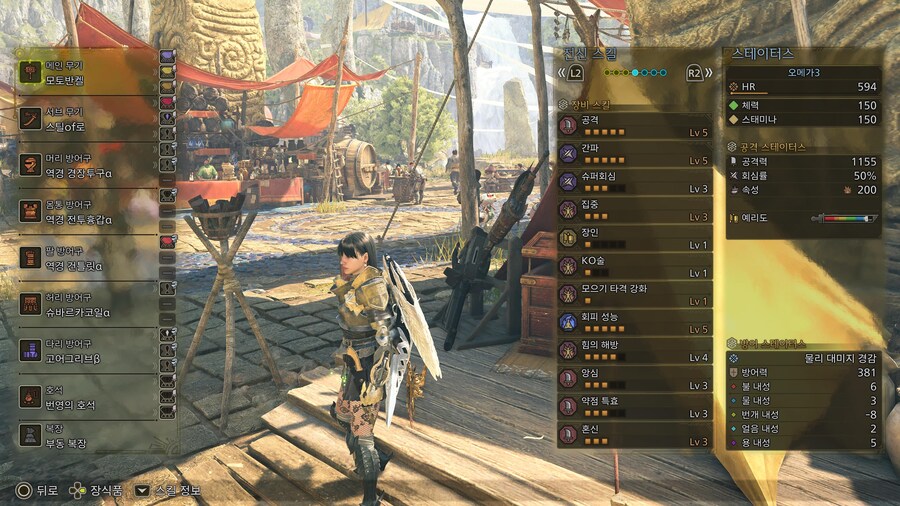Select the KO술 skill row
This screenshot has width=900, height=506.
click(x=635, y=266)
